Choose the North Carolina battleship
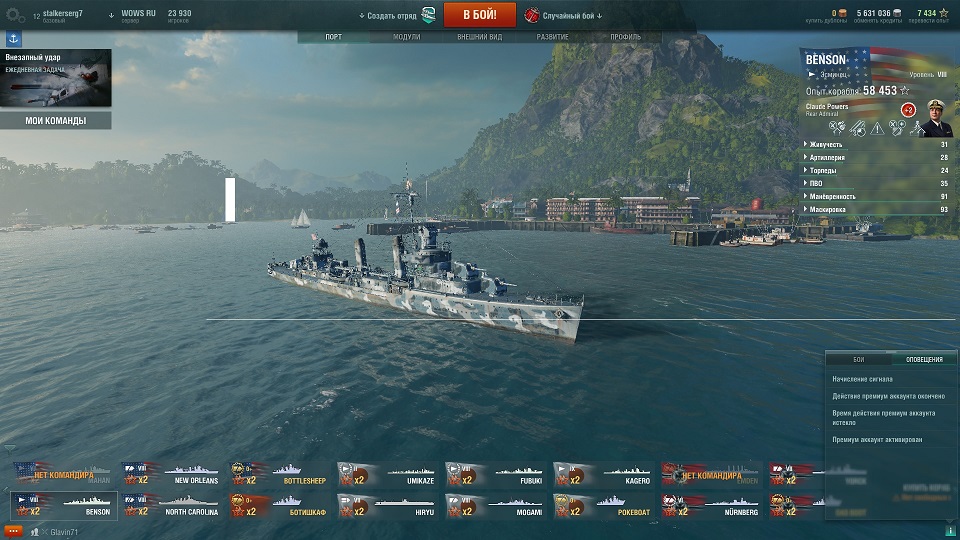Viewport: 960px width, 540px height. click(x=171, y=505)
